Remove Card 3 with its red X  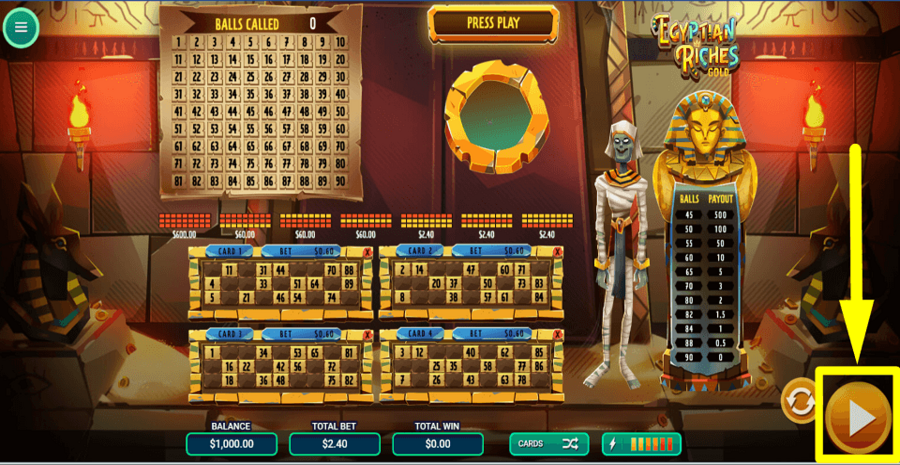(x=367, y=335)
